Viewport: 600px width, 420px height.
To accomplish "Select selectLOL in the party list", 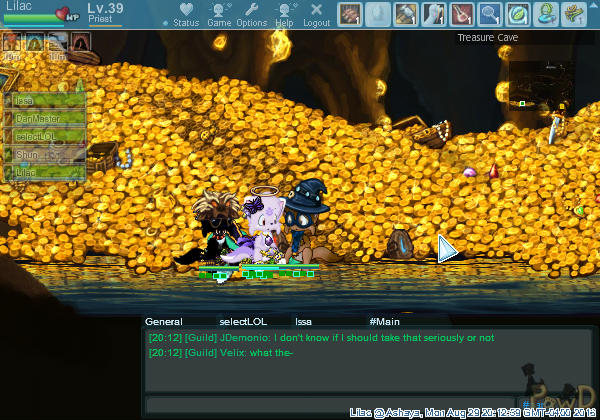I will [44, 136].
